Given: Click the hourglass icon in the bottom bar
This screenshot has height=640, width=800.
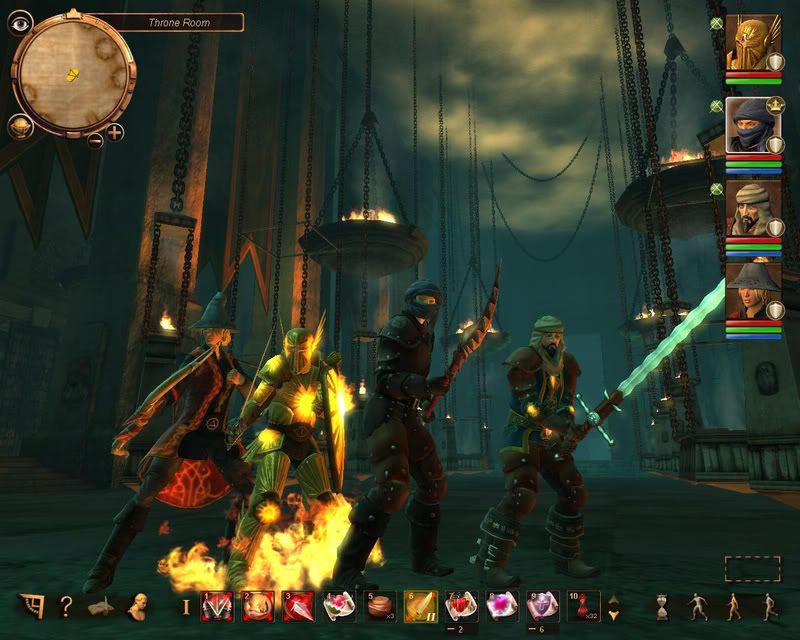Looking at the screenshot, I should 662,606.
